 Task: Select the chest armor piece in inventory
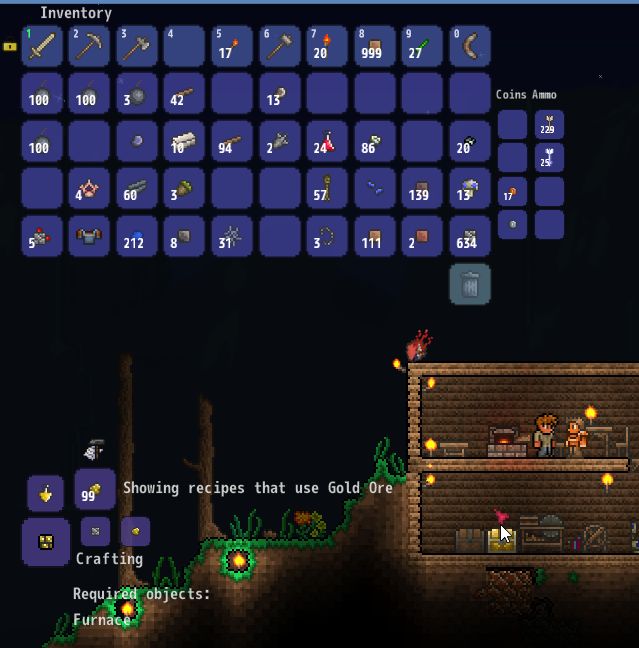[x=89, y=237]
